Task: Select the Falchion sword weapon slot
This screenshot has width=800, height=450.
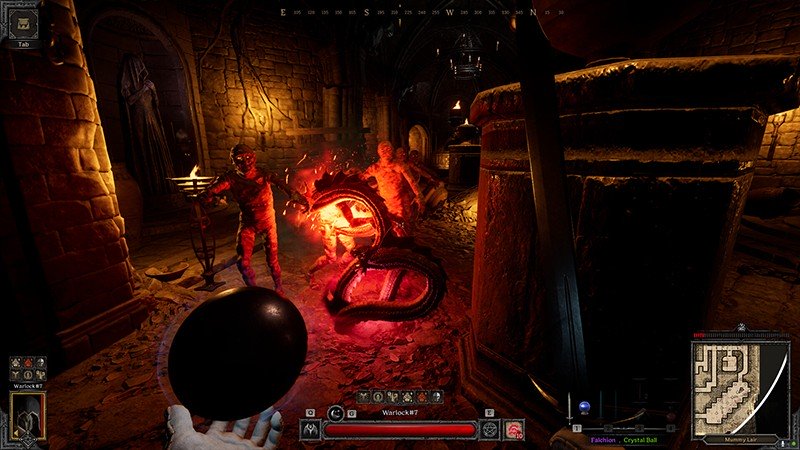Action: [x=571, y=407]
